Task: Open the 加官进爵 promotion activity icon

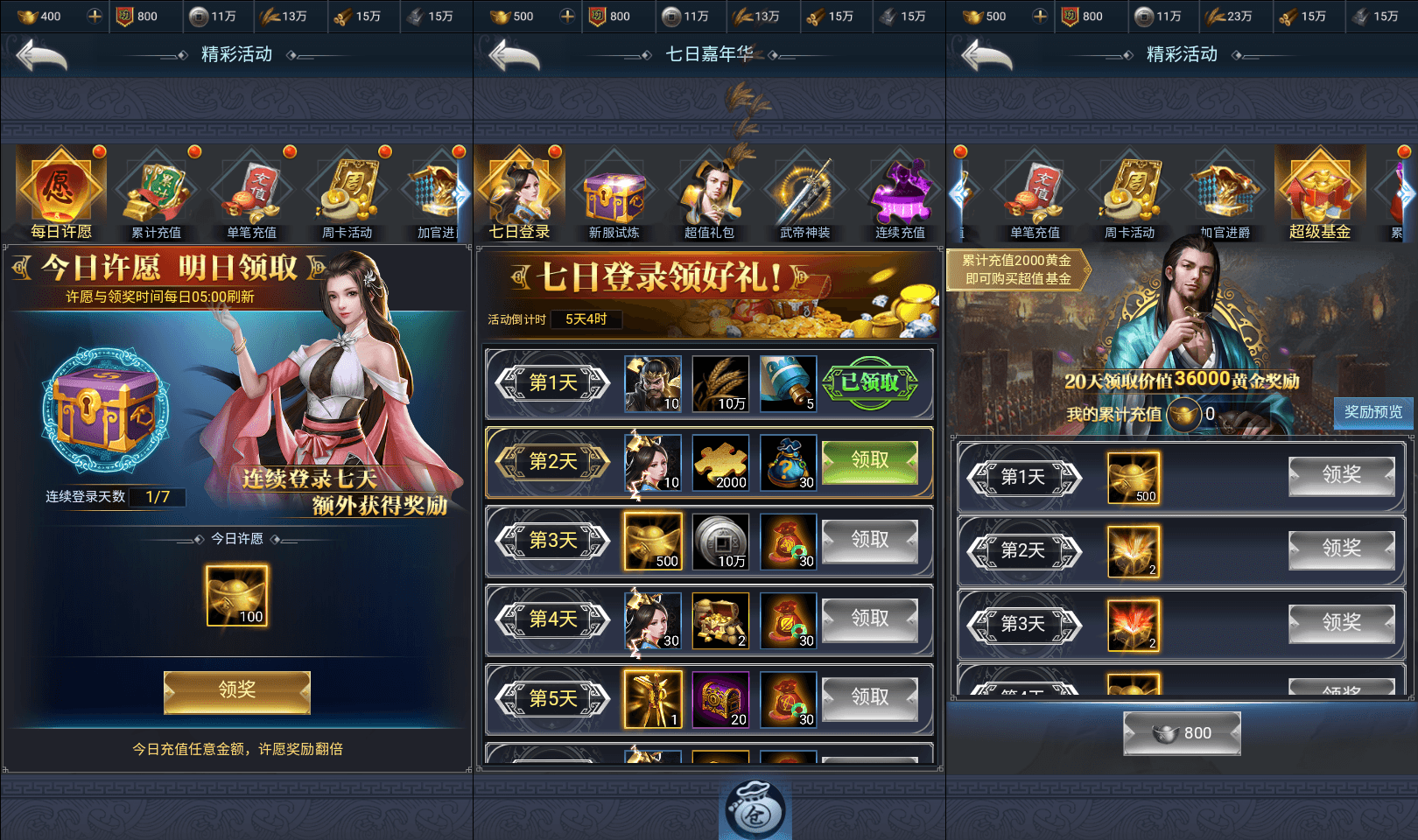Action: [x=1225, y=192]
